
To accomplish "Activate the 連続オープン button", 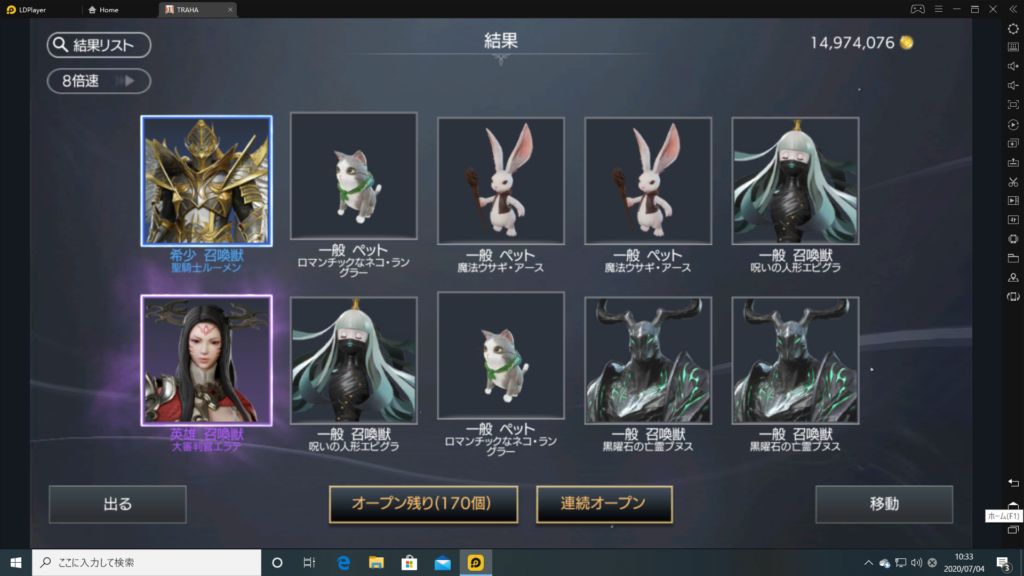I will [x=604, y=504].
